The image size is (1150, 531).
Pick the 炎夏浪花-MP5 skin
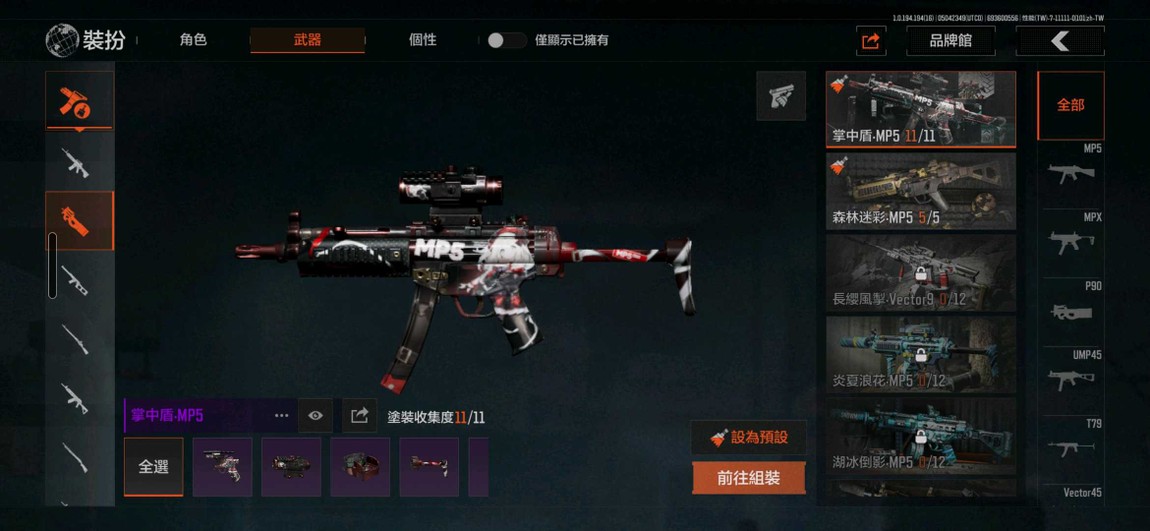pyautogui.click(x=920, y=355)
